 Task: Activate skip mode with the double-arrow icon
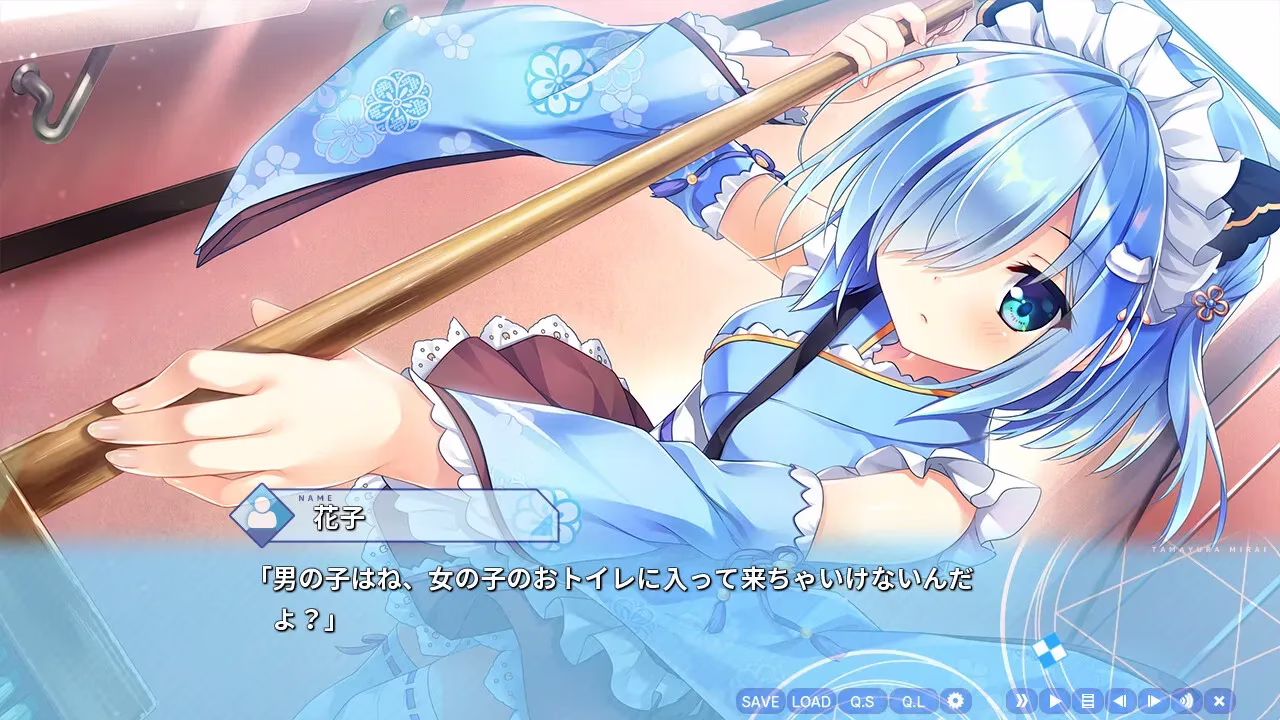(1023, 703)
